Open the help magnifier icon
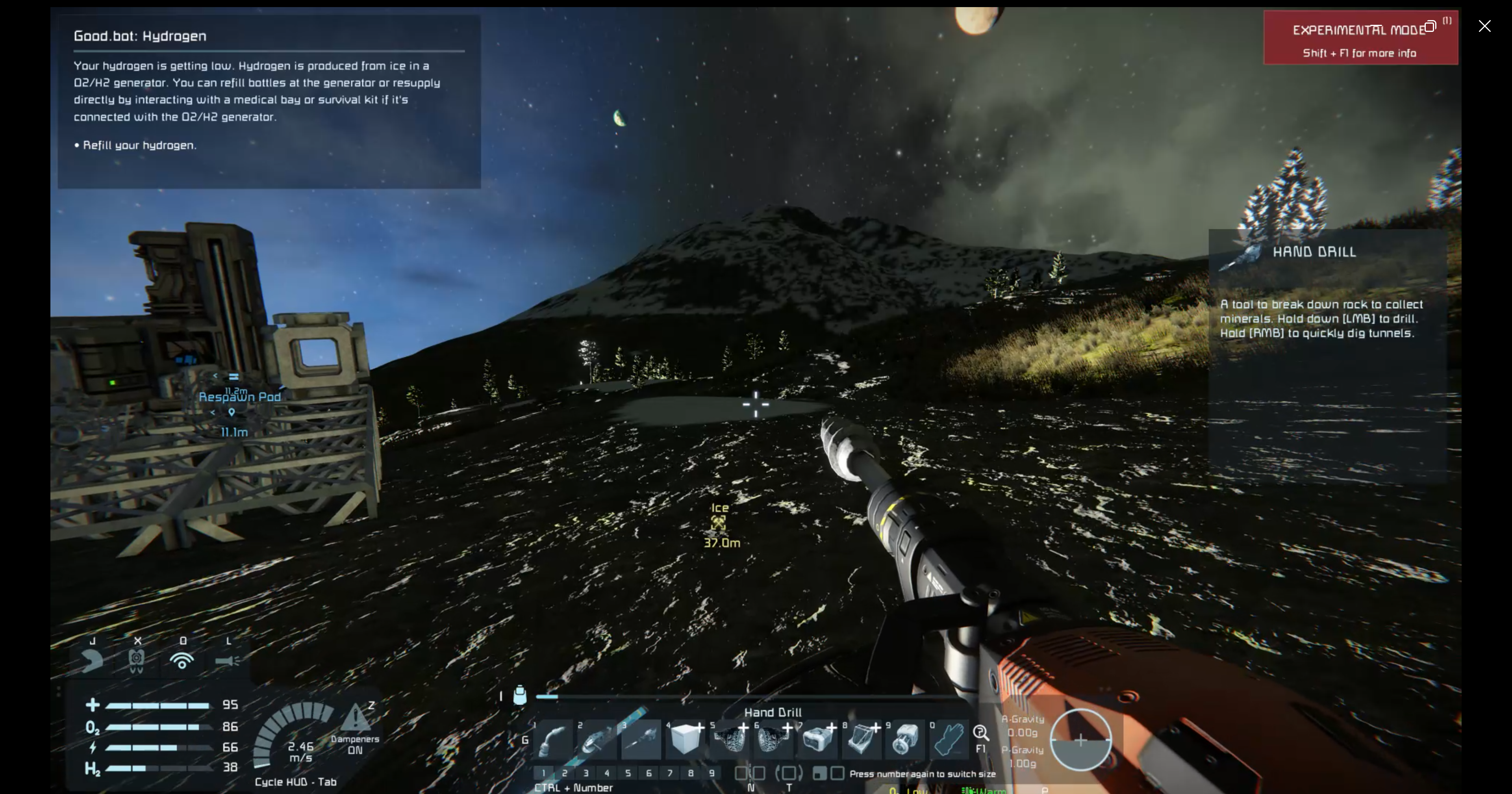 click(981, 733)
